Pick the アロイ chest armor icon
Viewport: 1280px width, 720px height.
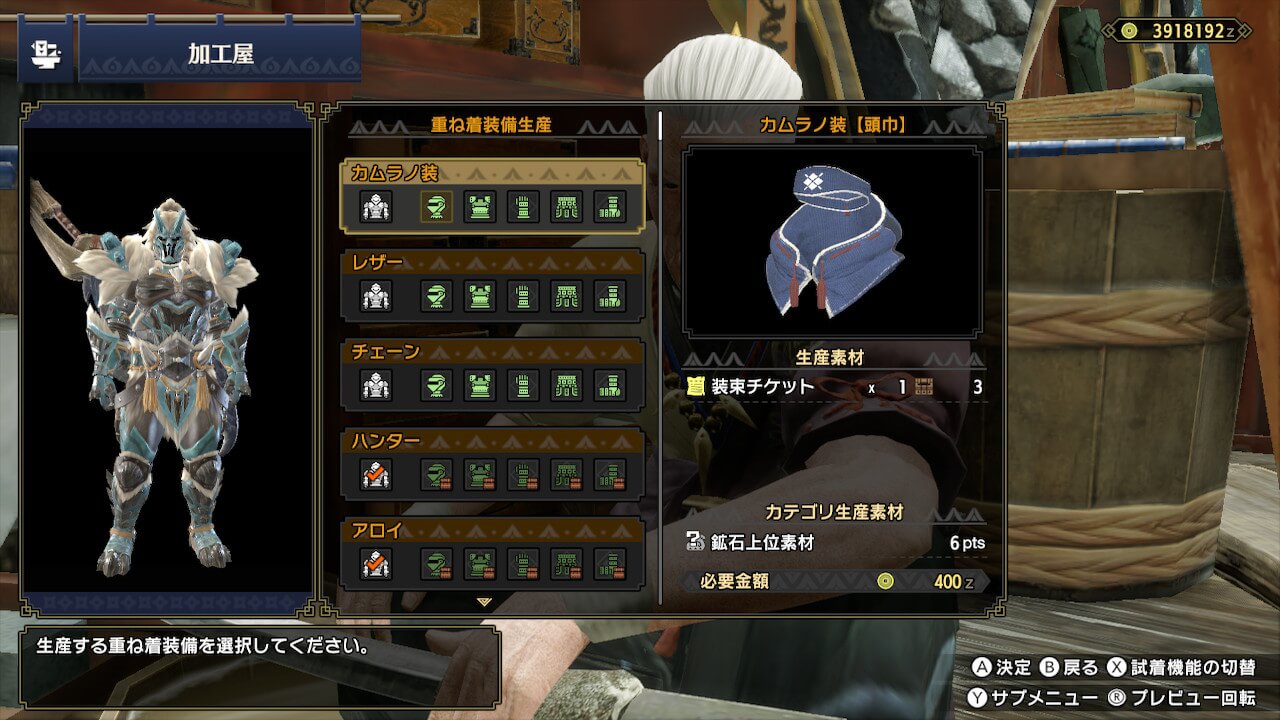(x=480, y=563)
